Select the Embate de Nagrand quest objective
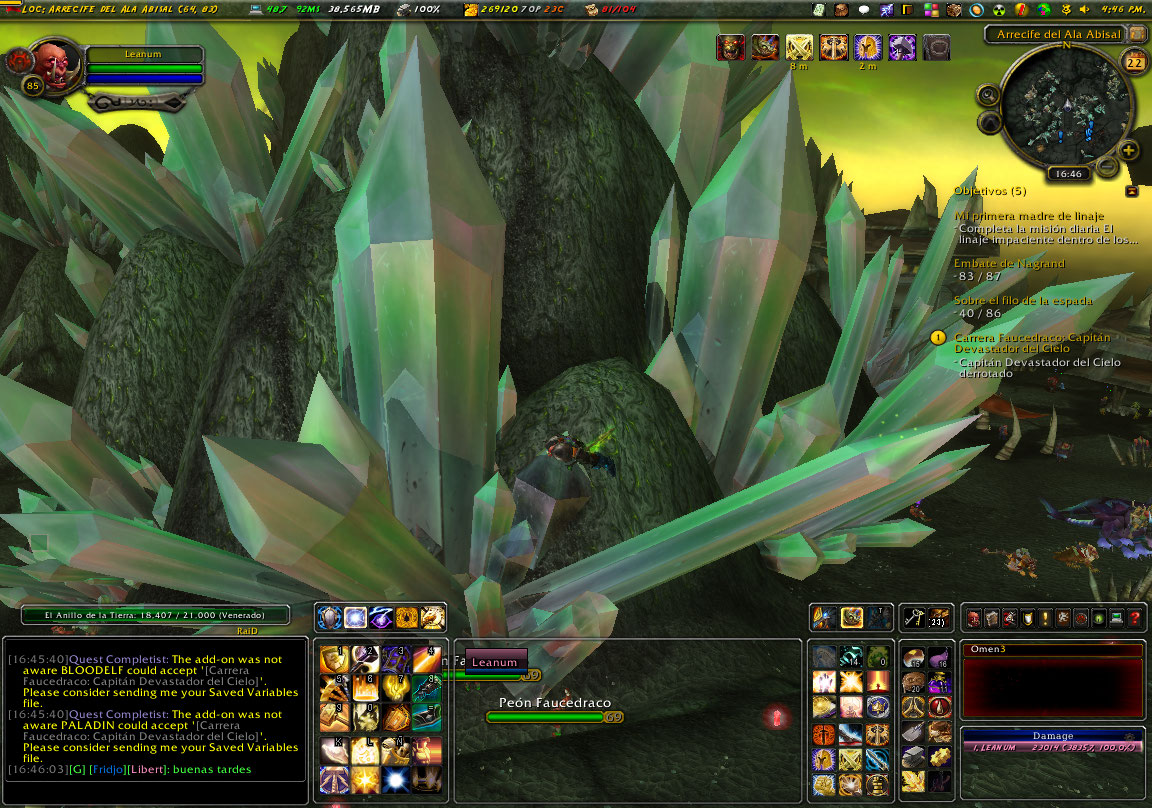 point(1009,264)
